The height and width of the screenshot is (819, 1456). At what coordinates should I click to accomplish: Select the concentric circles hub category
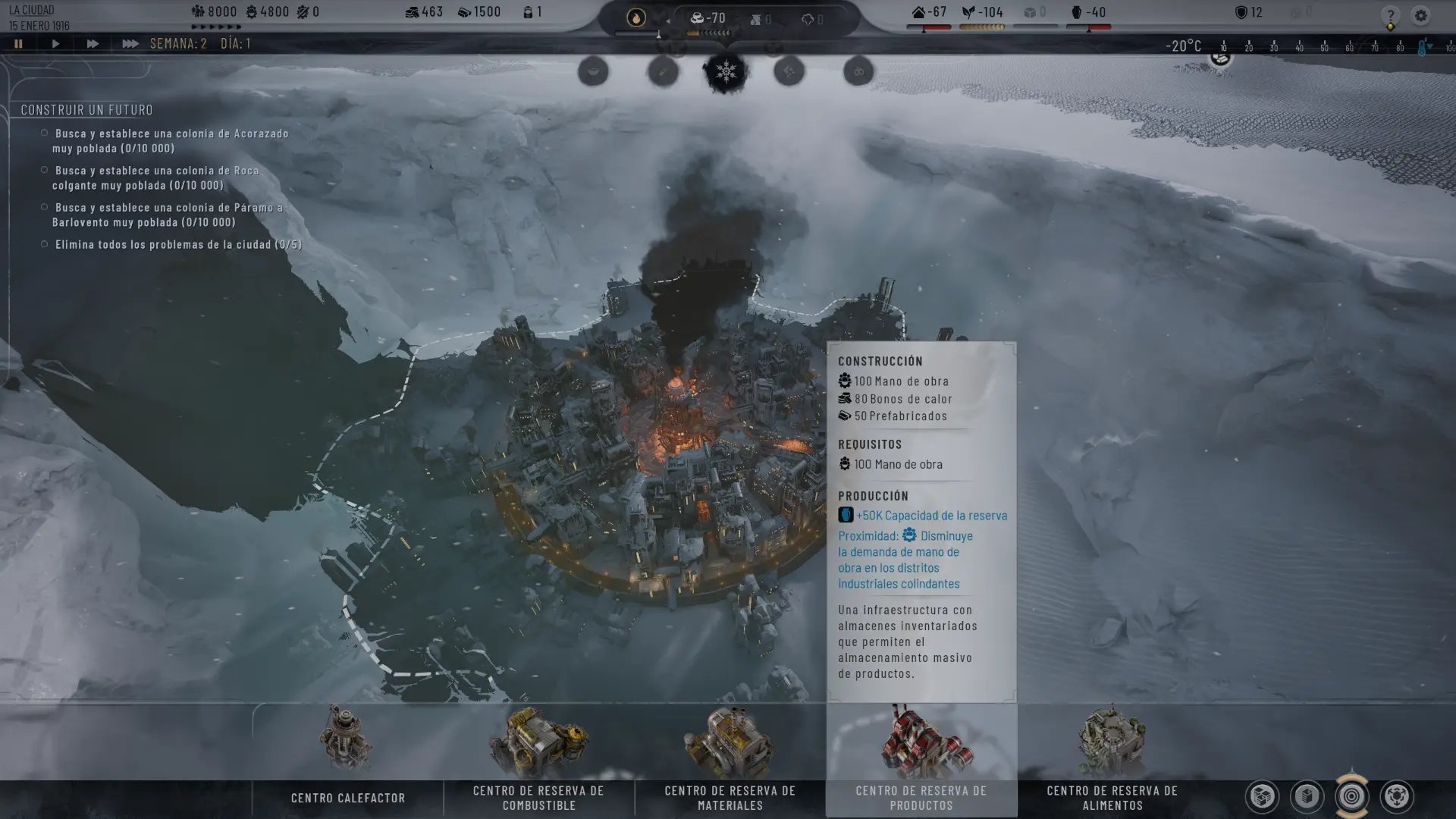[x=1351, y=796]
